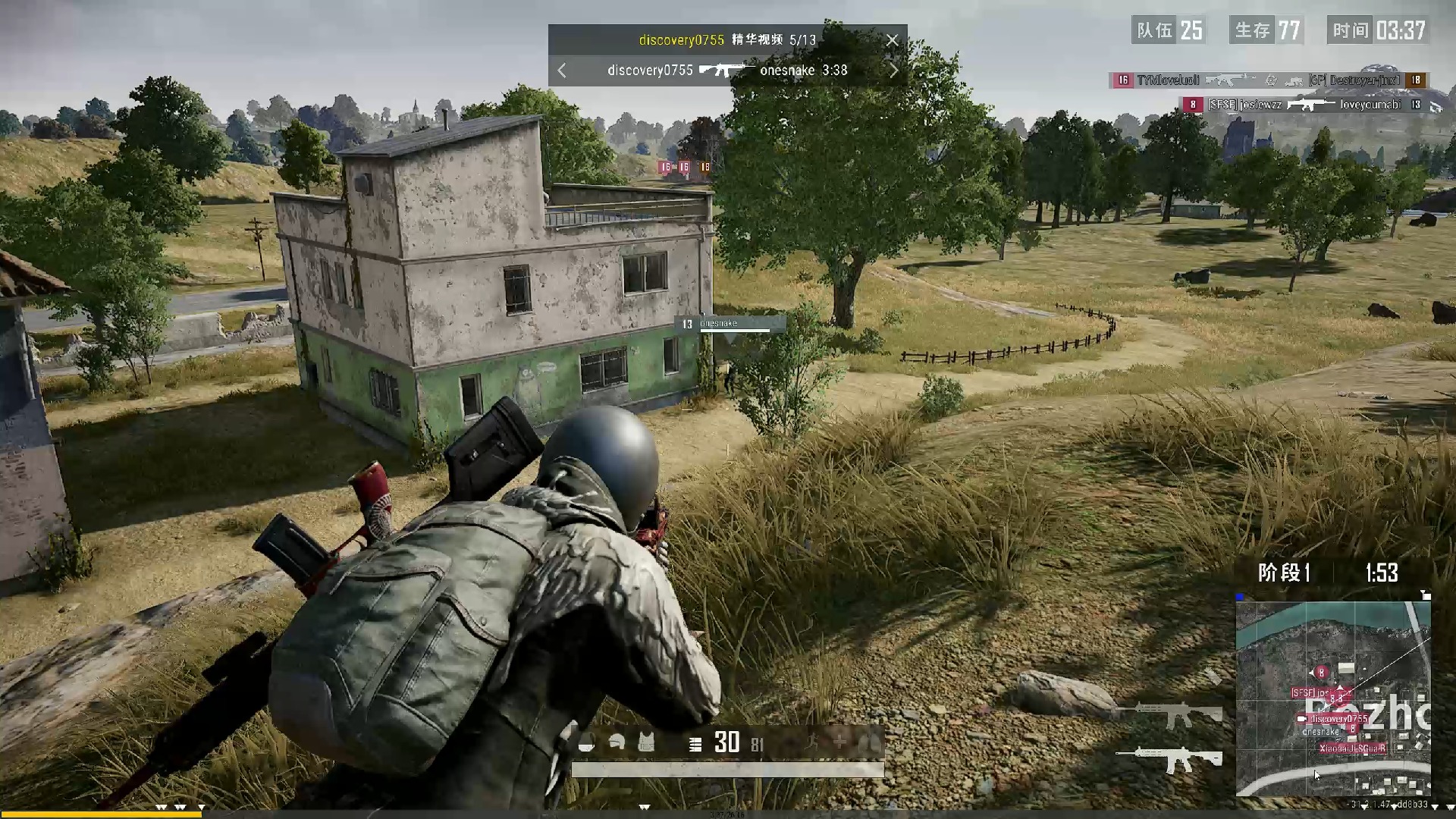This screenshot has height=819, width=1456.
Task: Click discovery0755's camera marker on the minimap
Action: pos(1301,718)
